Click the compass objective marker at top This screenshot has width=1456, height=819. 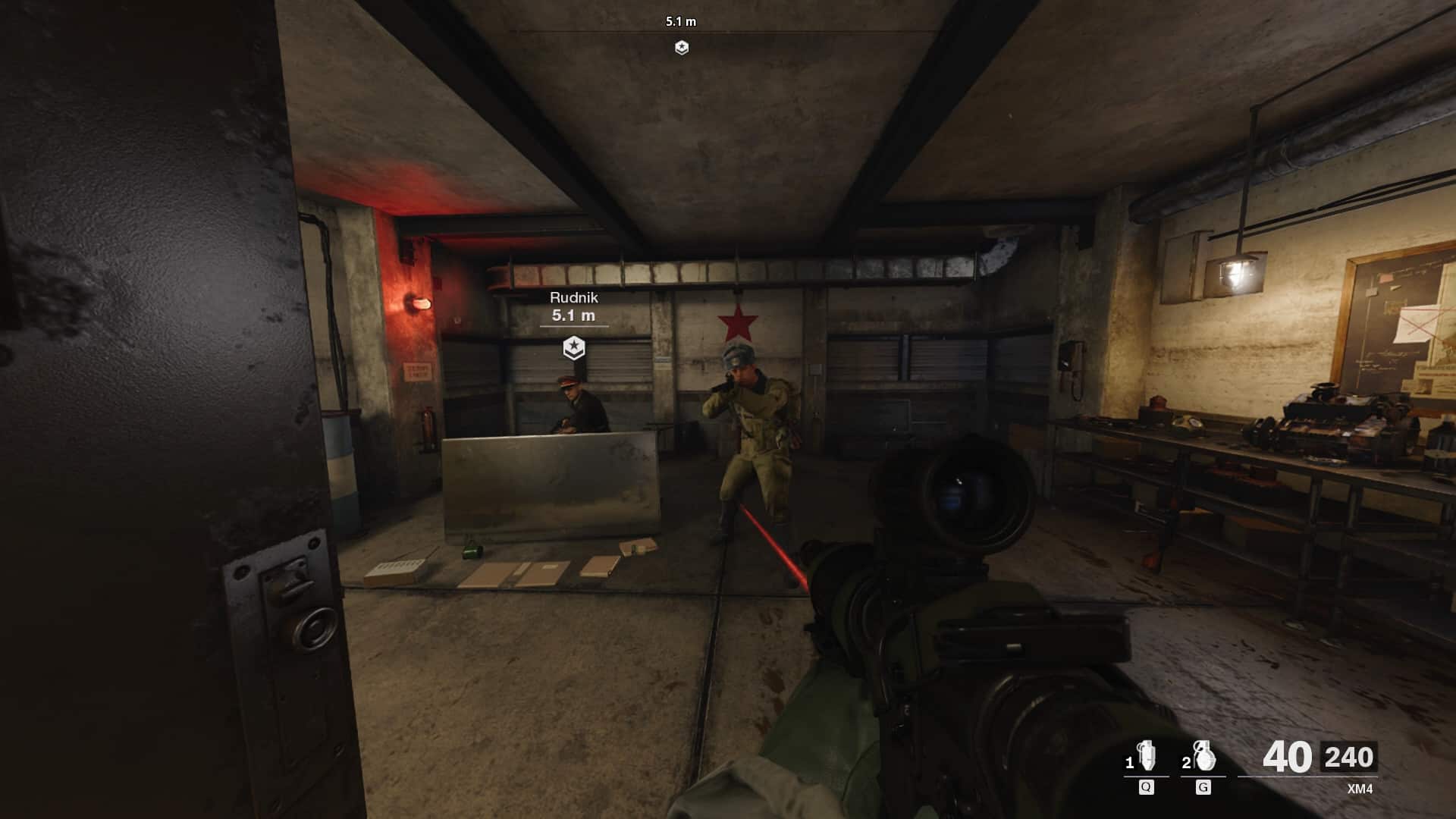point(682,48)
